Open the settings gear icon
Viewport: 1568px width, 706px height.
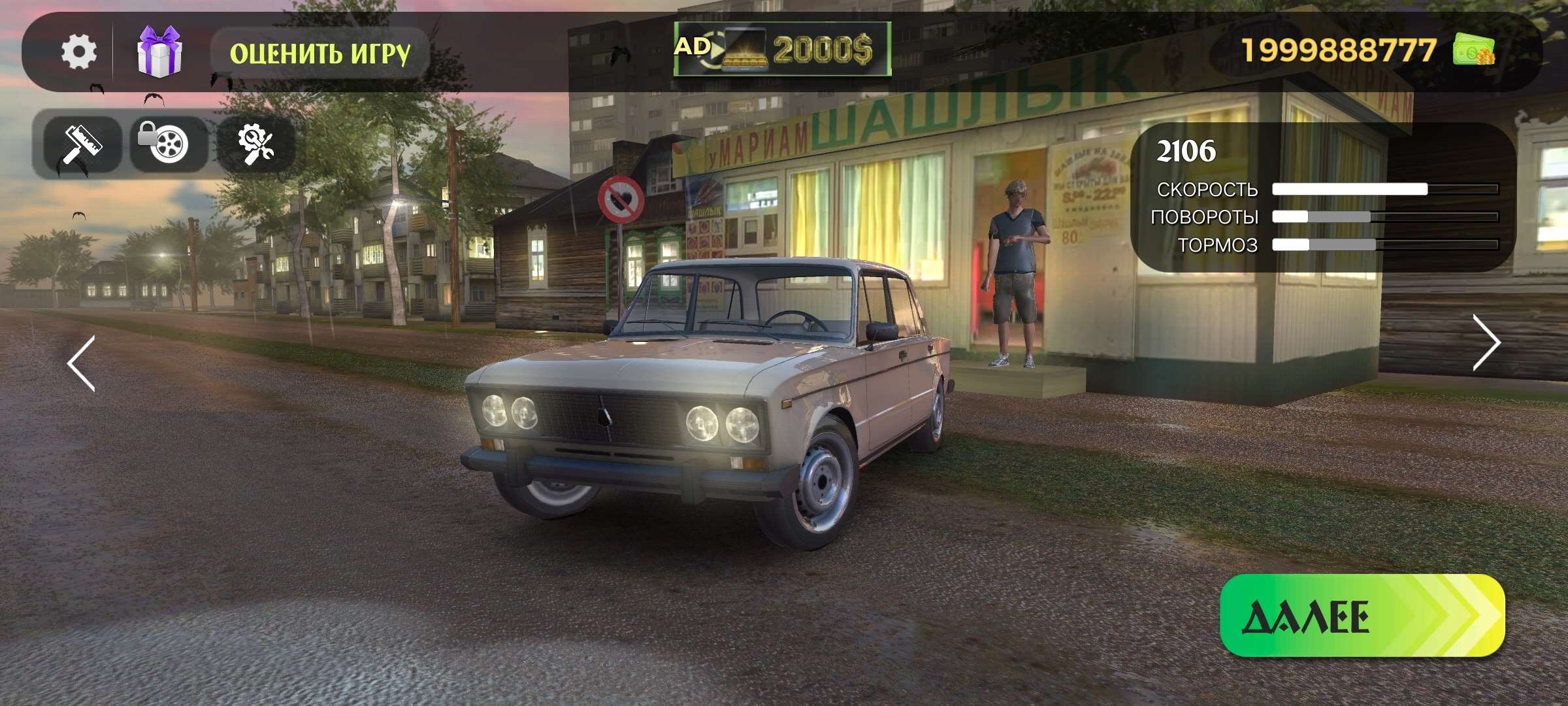click(79, 52)
